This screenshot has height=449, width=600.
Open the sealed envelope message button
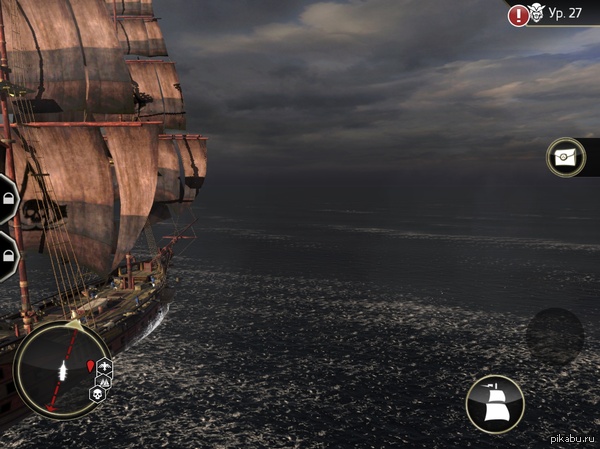(566, 157)
